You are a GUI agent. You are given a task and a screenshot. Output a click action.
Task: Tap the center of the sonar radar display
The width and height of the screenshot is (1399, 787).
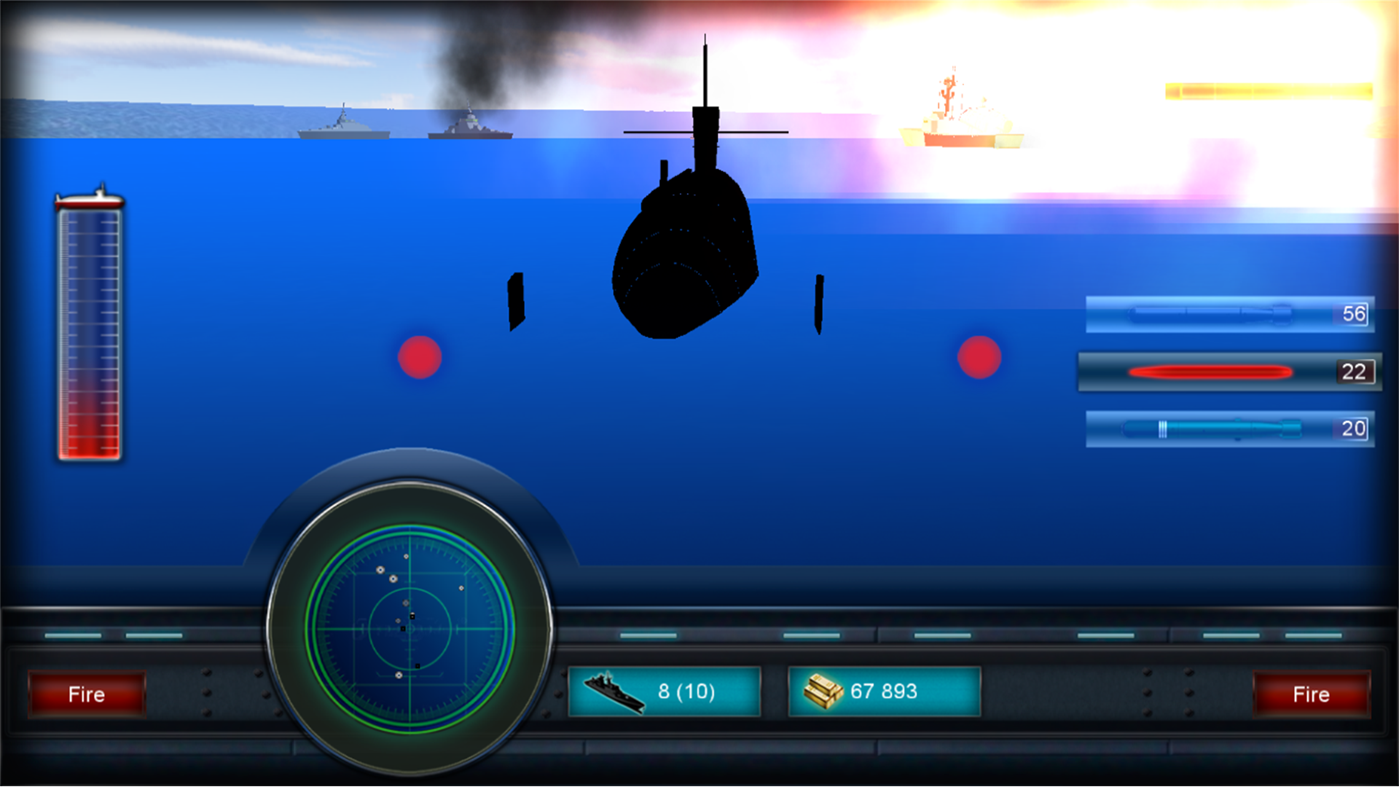click(410, 628)
